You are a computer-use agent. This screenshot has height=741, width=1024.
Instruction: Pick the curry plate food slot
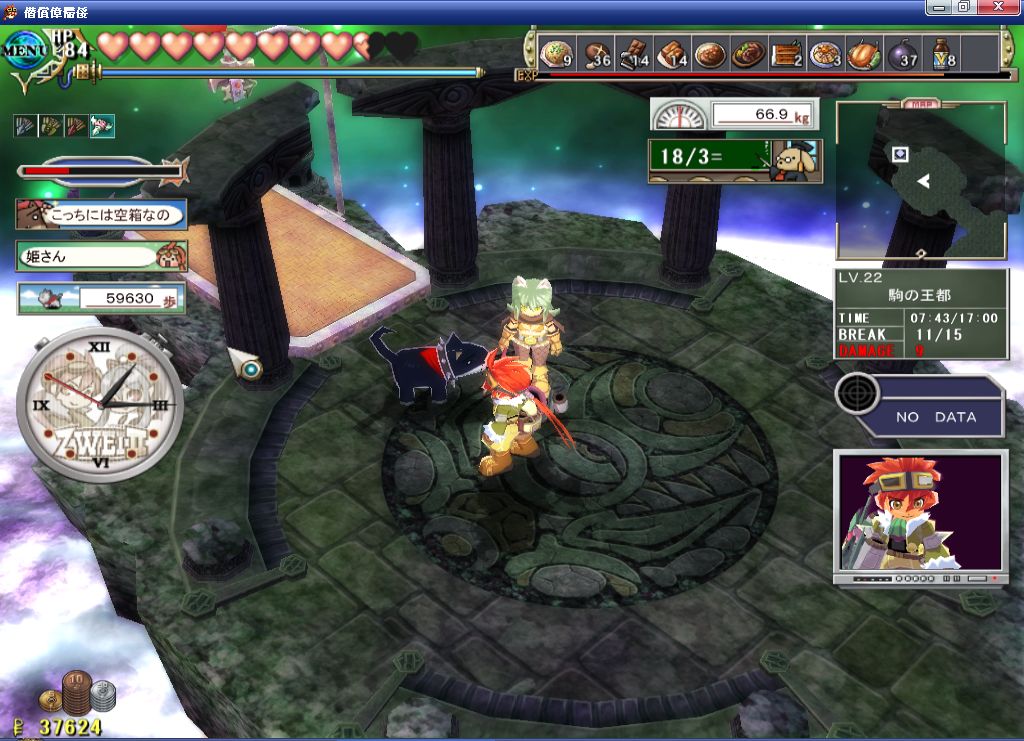click(710, 53)
